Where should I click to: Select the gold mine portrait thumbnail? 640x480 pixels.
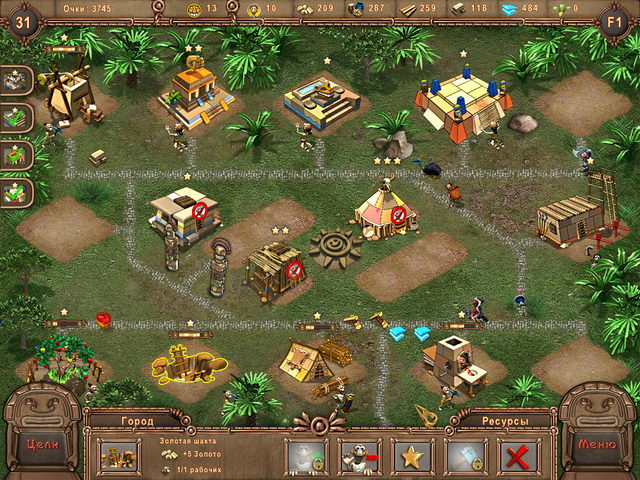(119, 456)
